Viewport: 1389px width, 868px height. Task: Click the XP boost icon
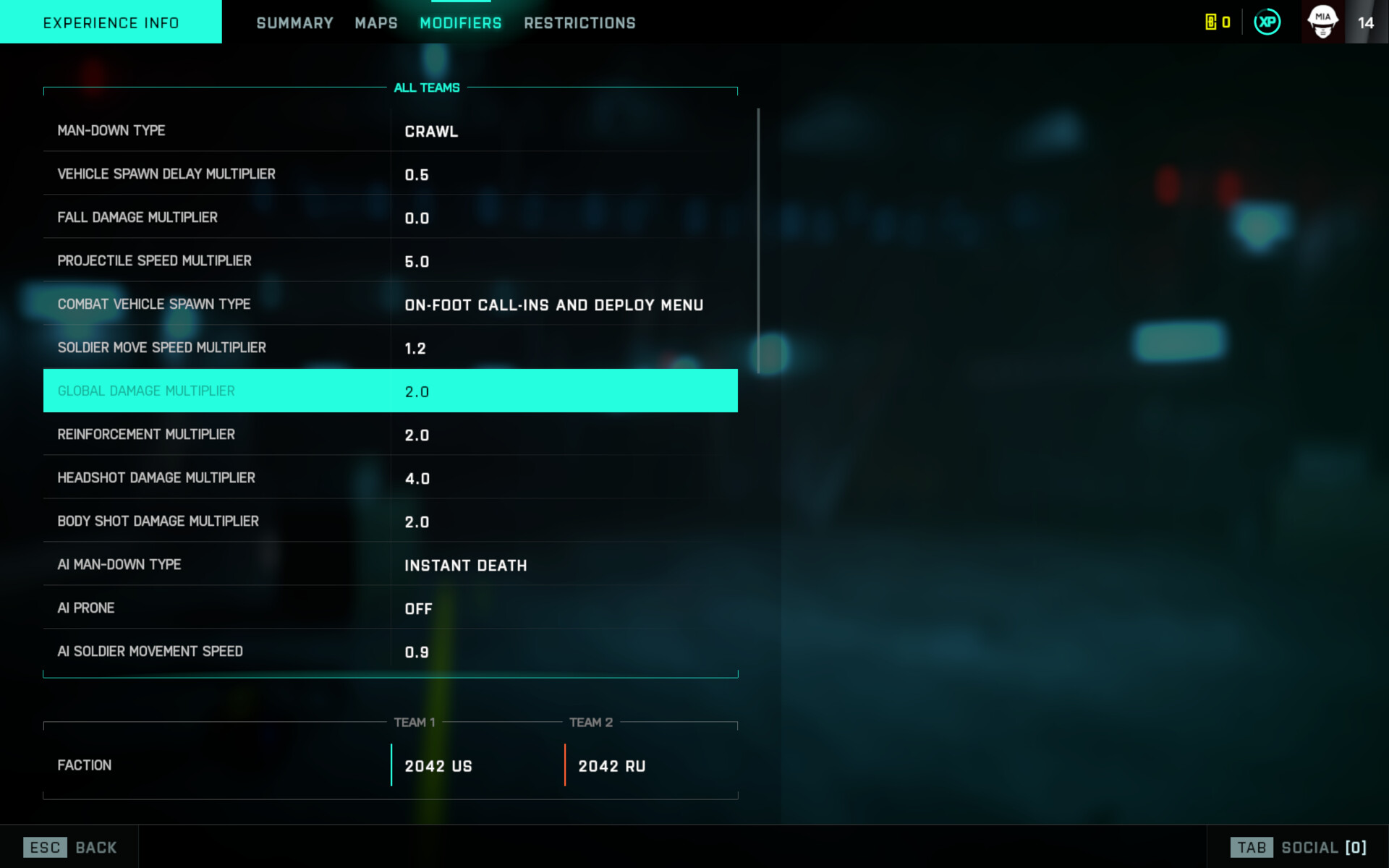[1267, 22]
